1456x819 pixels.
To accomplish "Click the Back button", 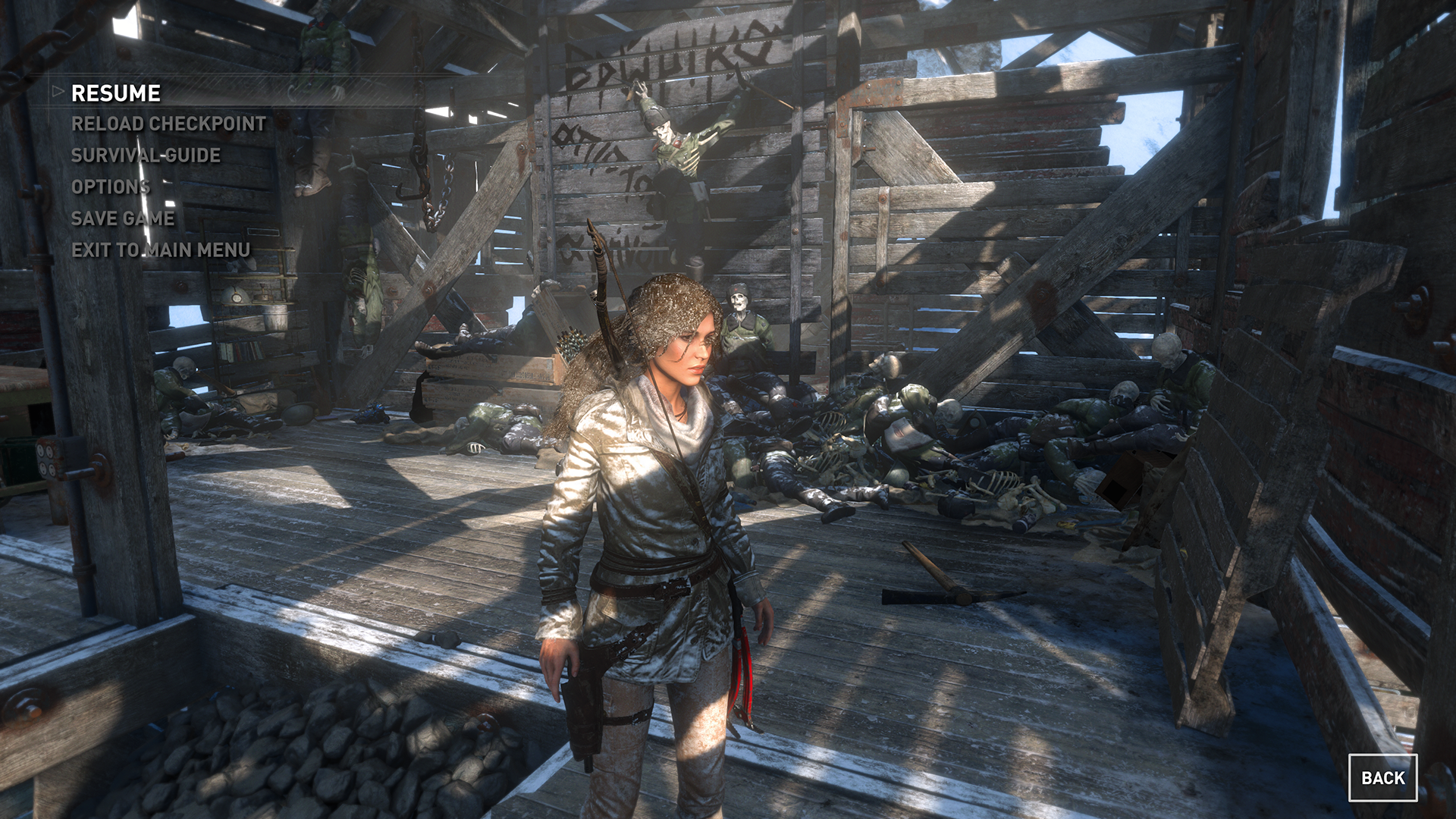I will pos(1382,778).
